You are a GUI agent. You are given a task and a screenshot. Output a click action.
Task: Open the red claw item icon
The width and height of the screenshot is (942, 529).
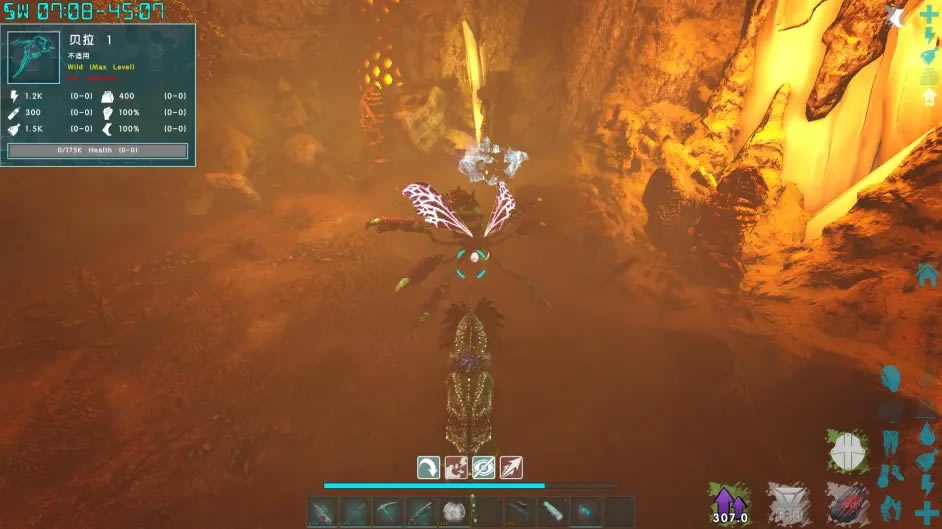coord(846,503)
